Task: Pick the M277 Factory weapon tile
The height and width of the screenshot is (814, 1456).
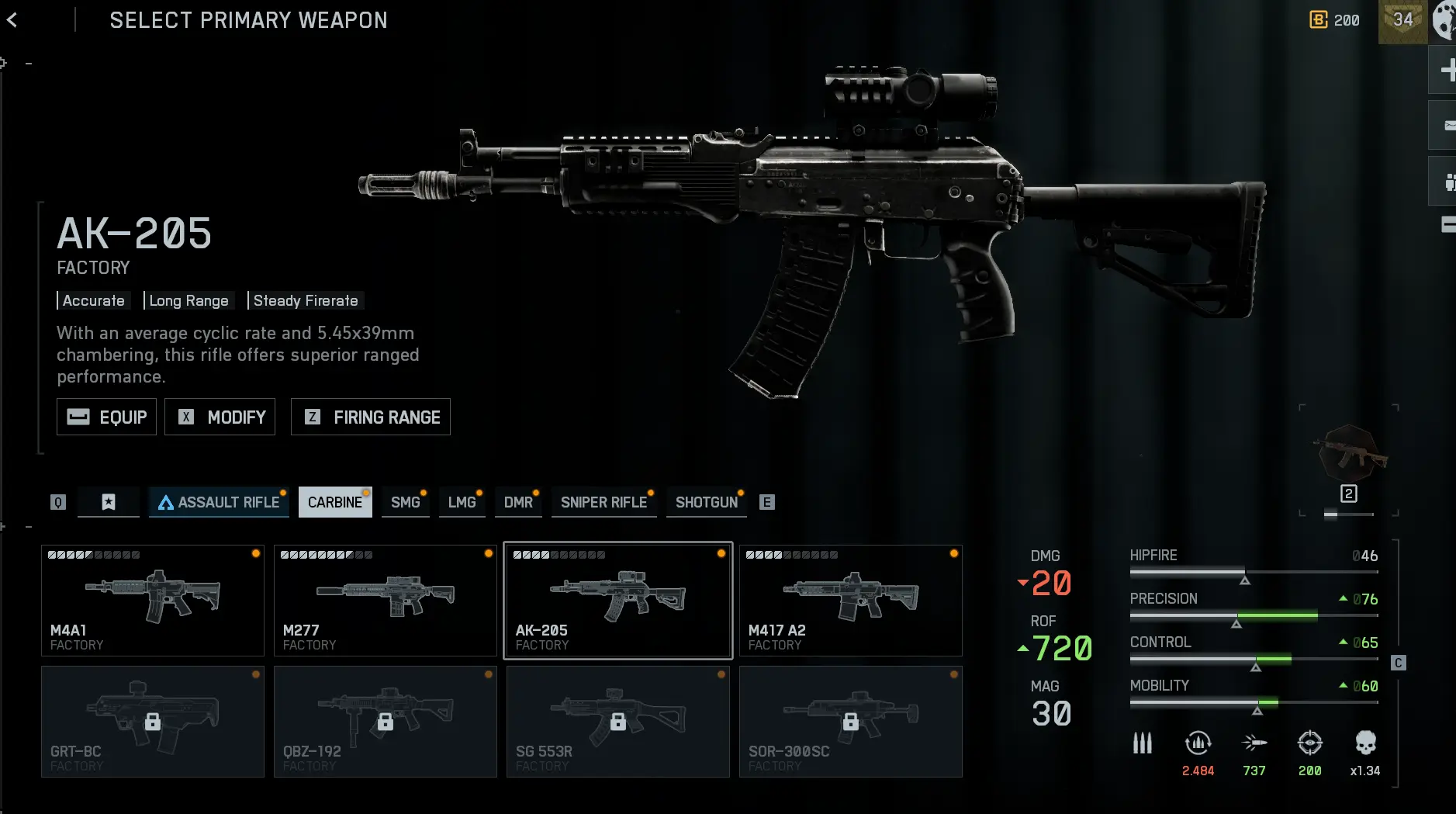Action: [x=386, y=601]
